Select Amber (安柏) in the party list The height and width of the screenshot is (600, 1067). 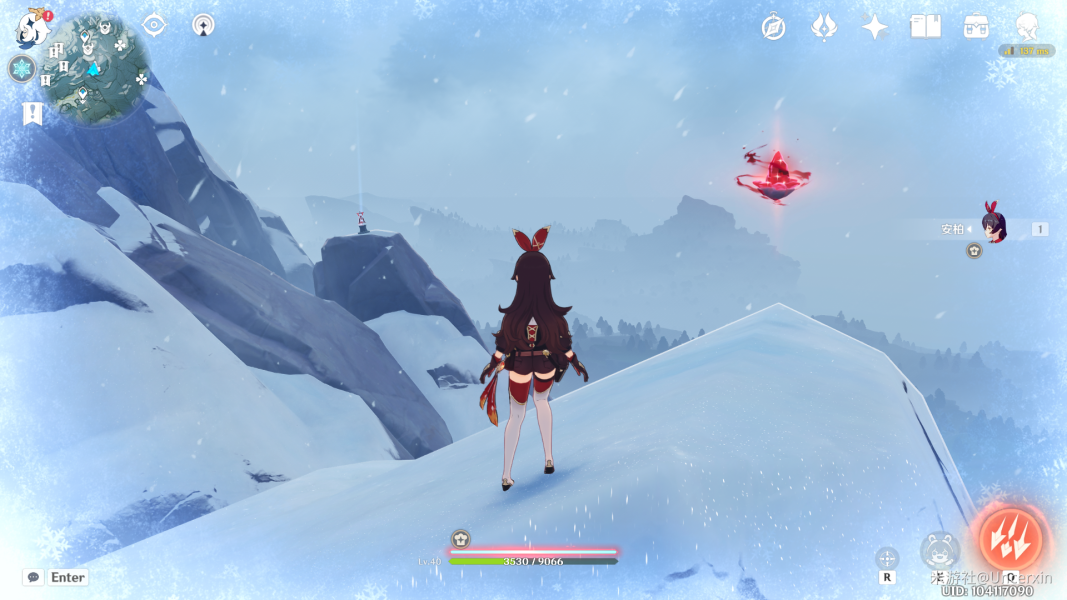tap(990, 228)
